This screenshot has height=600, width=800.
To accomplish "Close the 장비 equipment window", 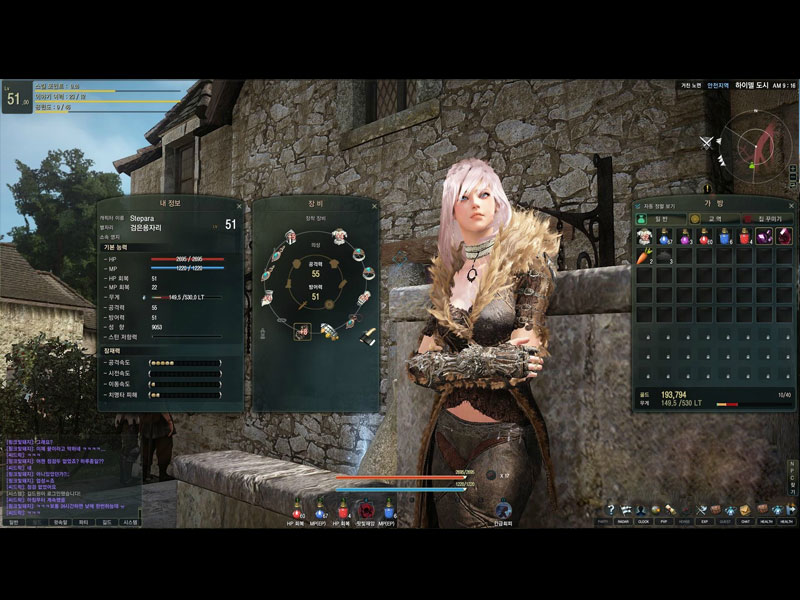I will (375, 205).
